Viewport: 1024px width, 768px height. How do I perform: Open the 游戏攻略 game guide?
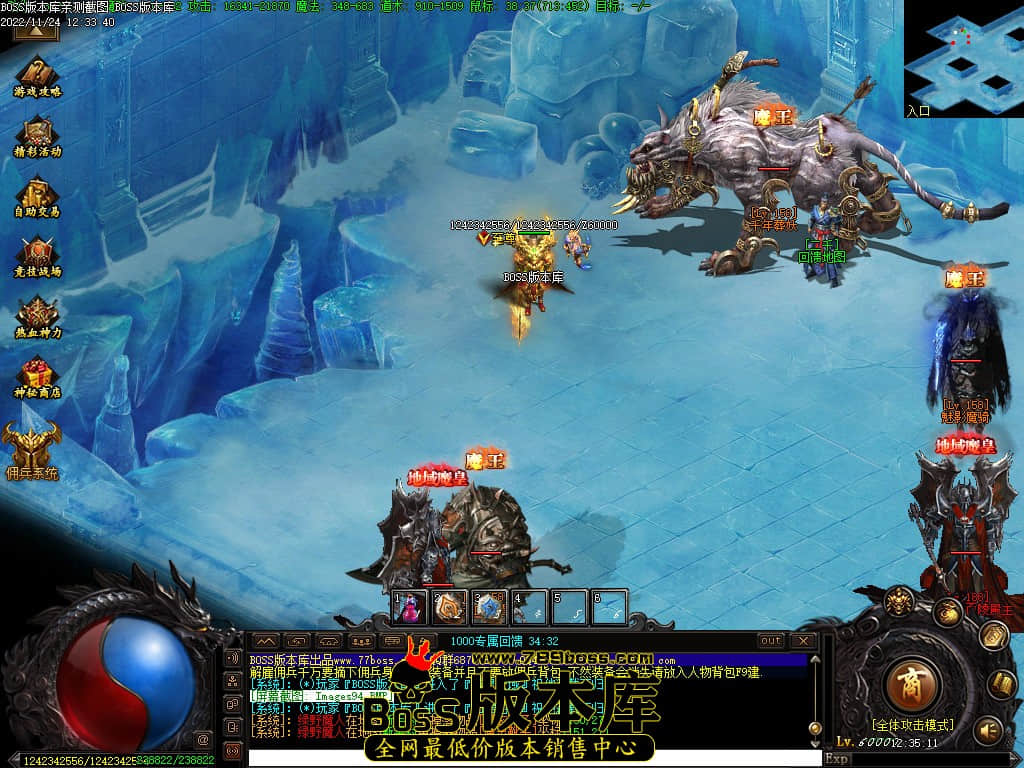coord(37,75)
